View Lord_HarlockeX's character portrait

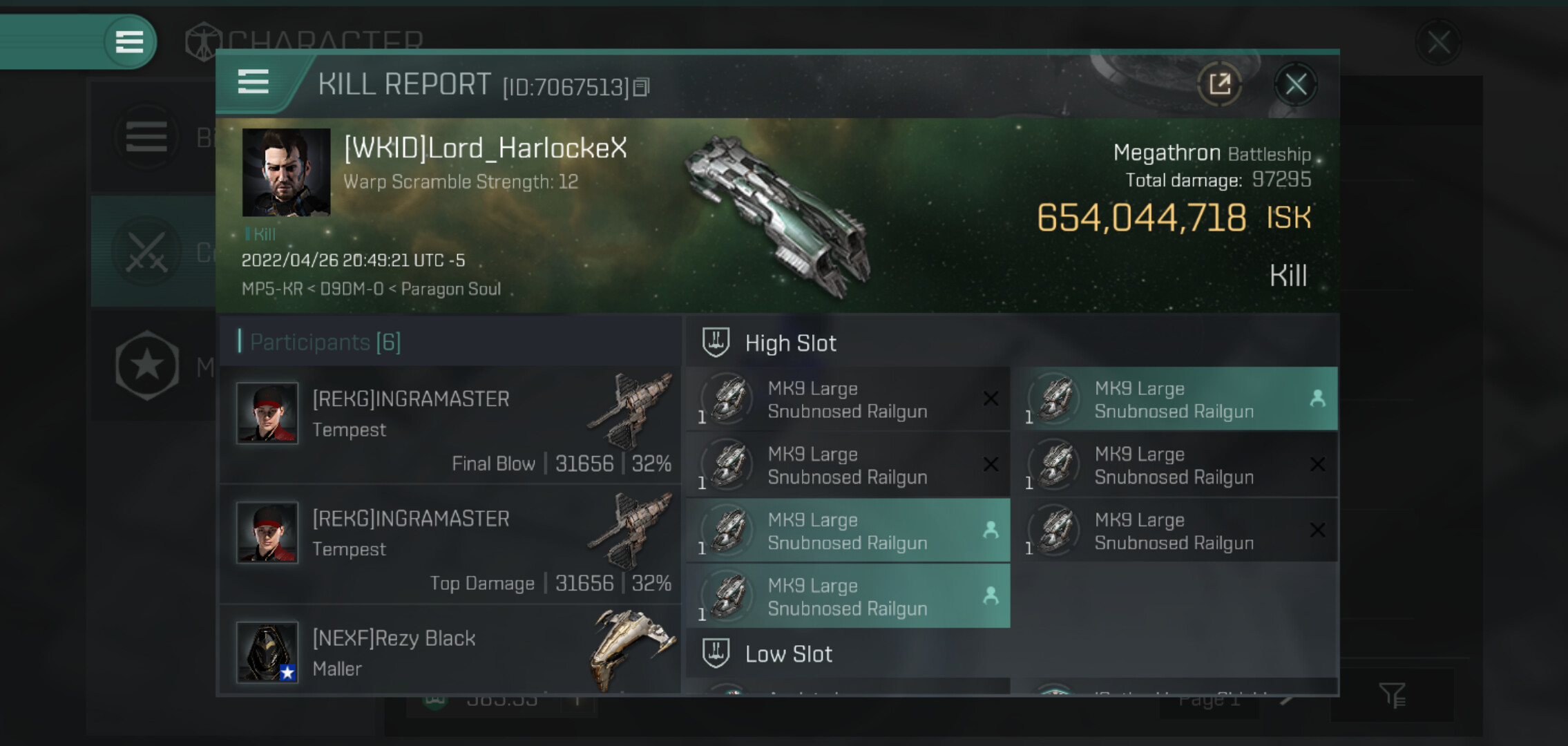point(286,172)
